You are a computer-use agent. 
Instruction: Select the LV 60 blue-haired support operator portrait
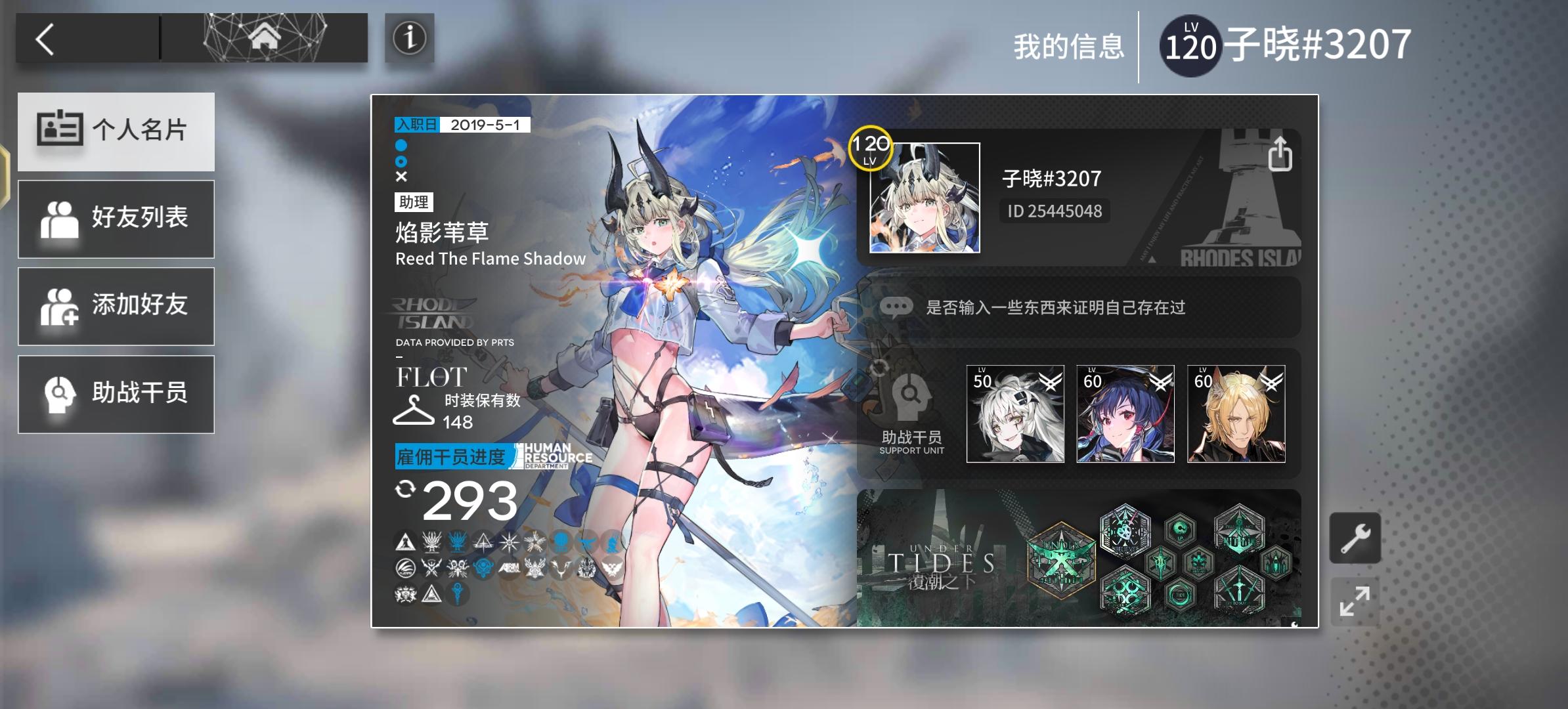(x=1125, y=412)
